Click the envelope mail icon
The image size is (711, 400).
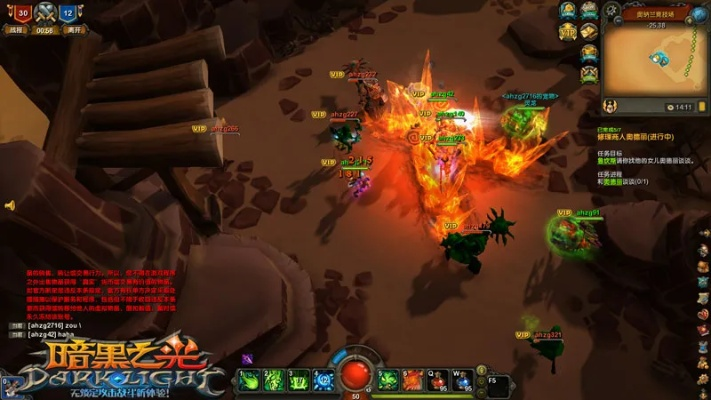[x=590, y=31]
